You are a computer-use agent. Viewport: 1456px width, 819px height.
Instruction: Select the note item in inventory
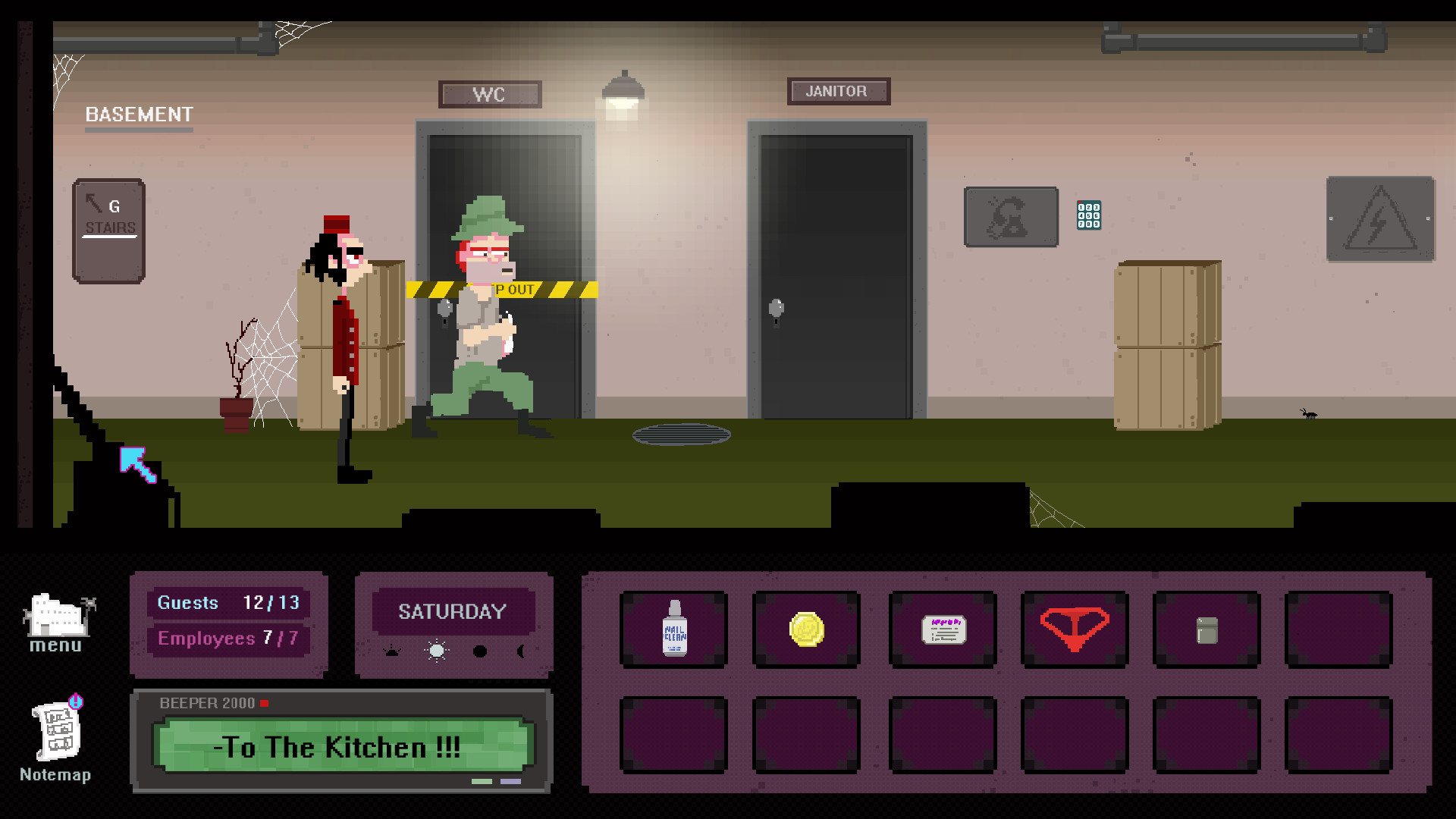click(942, 628)
